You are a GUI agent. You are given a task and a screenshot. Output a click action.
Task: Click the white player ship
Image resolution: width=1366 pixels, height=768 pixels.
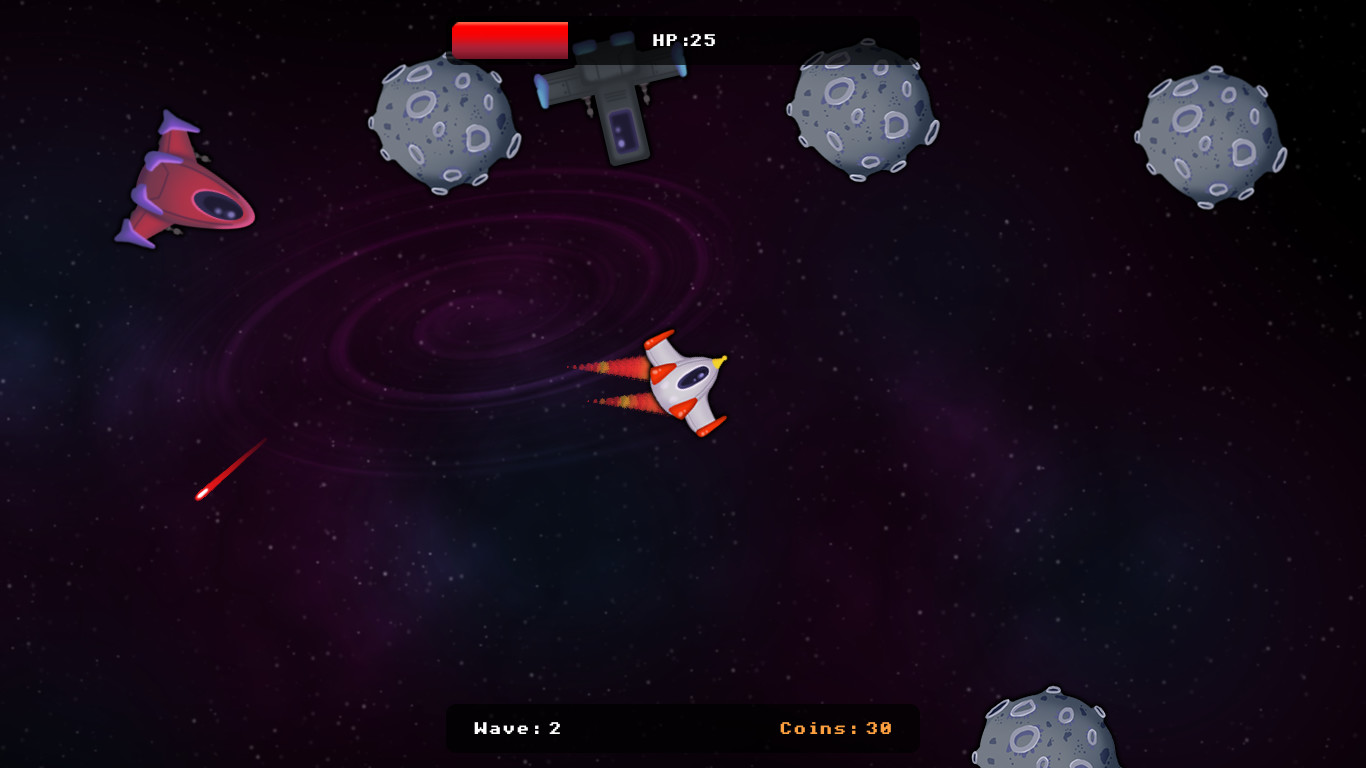pos(685,385)
